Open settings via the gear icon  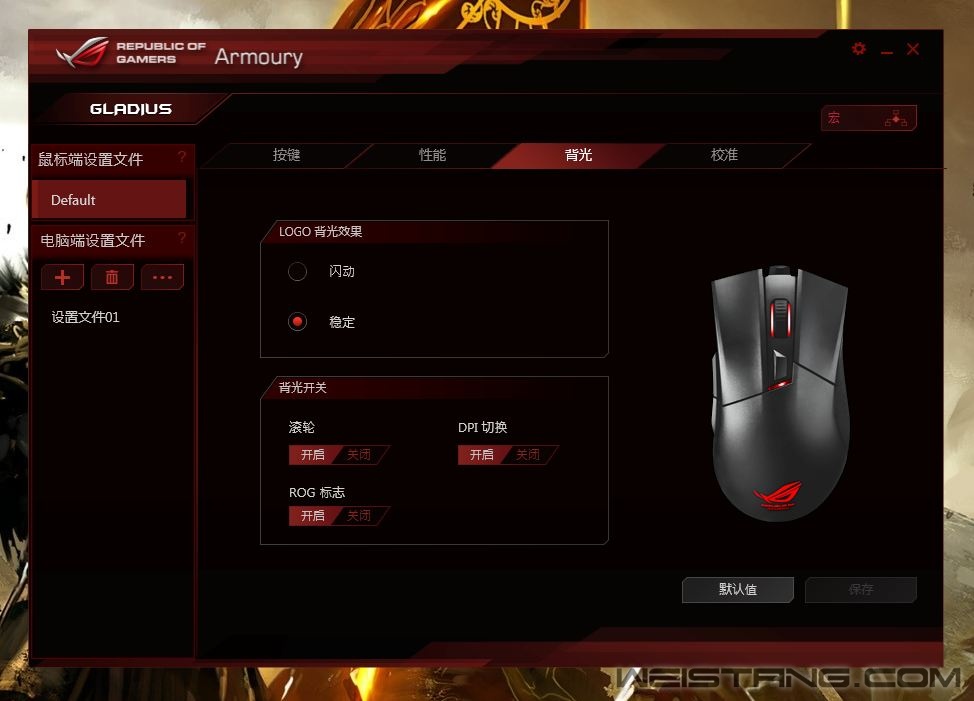click(859, 49)
